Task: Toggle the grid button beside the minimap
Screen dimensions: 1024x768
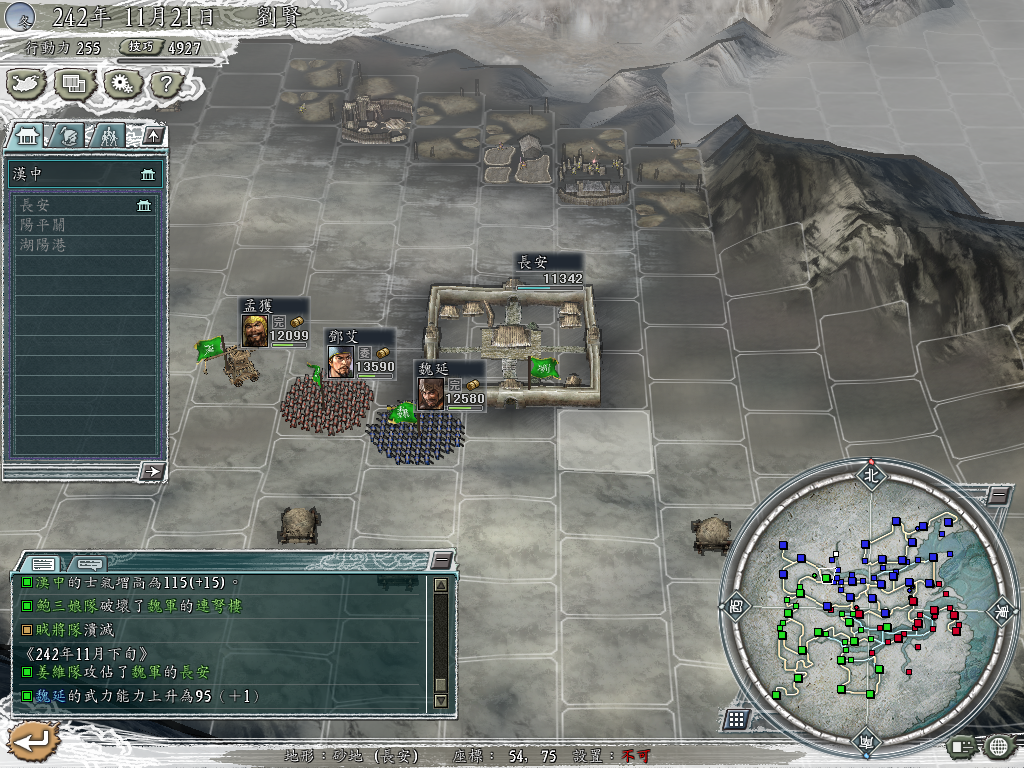Action: pos(736,719)
